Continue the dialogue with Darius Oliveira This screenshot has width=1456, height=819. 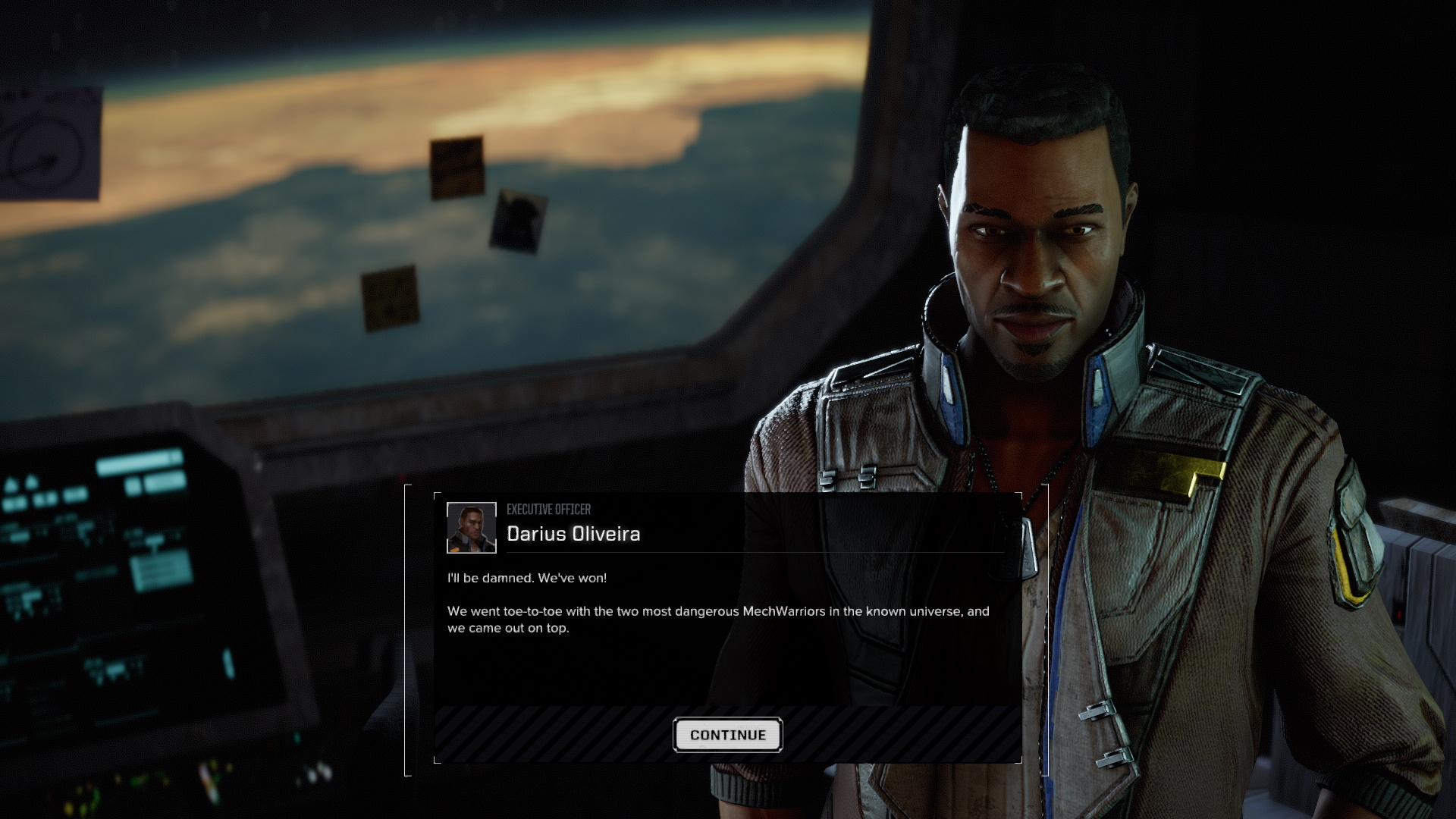[727, 735]
